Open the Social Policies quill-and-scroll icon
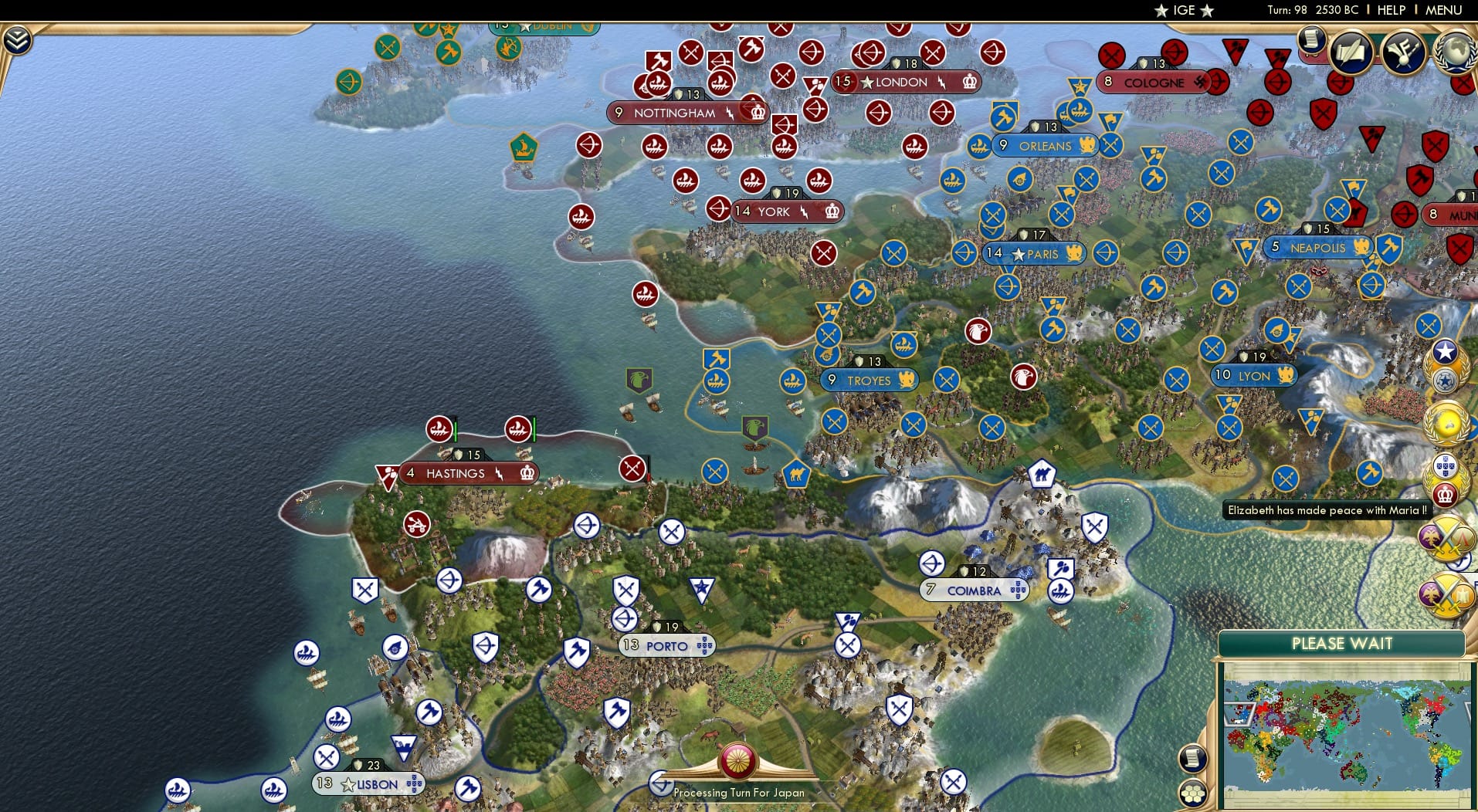This screenshot has width=1478, height=812. tap(1351, 52)
